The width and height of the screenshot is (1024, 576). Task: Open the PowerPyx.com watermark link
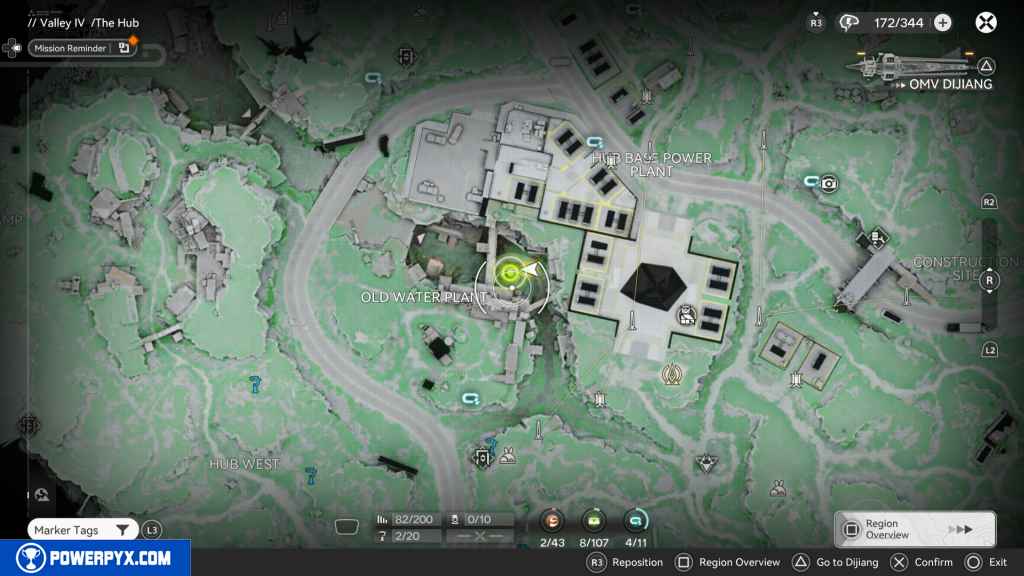pyautogui.click(x=93, y=558)
